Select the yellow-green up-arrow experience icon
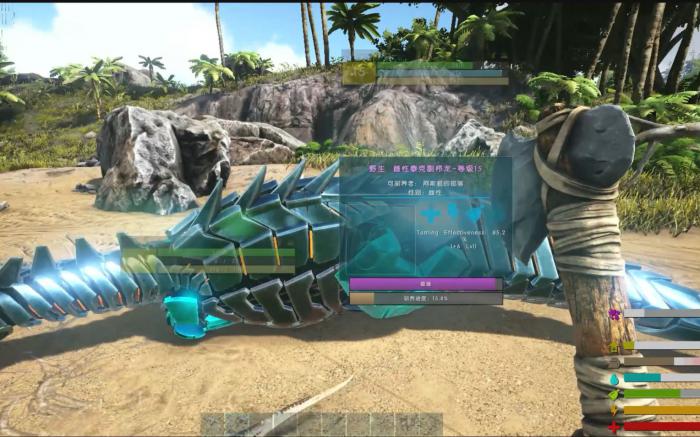Image resolution: width=700 pixels, height=437 pixels. (614, 346)
